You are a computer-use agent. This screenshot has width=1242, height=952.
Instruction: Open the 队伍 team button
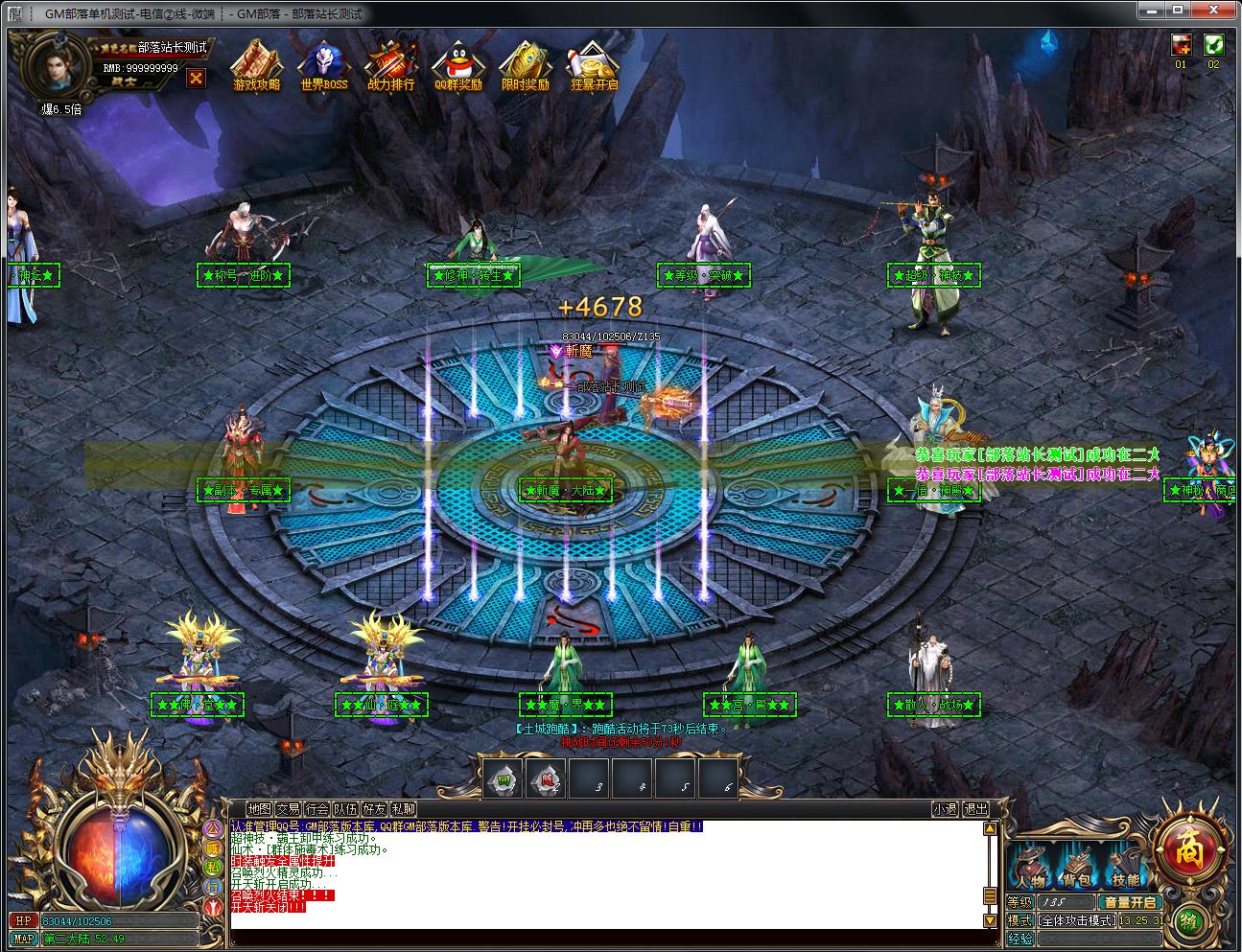point(345,809)
